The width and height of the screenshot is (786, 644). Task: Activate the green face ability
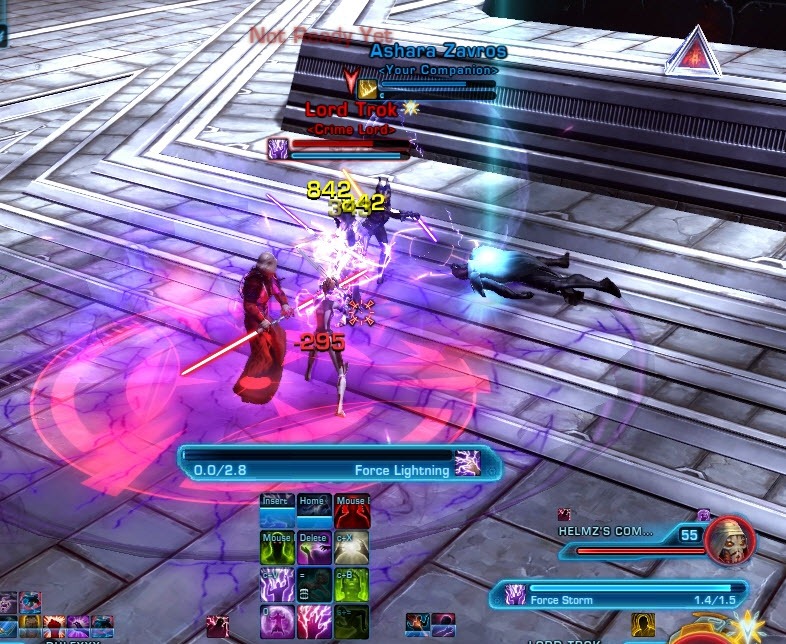pyautogui.click(x=351, y=585)
